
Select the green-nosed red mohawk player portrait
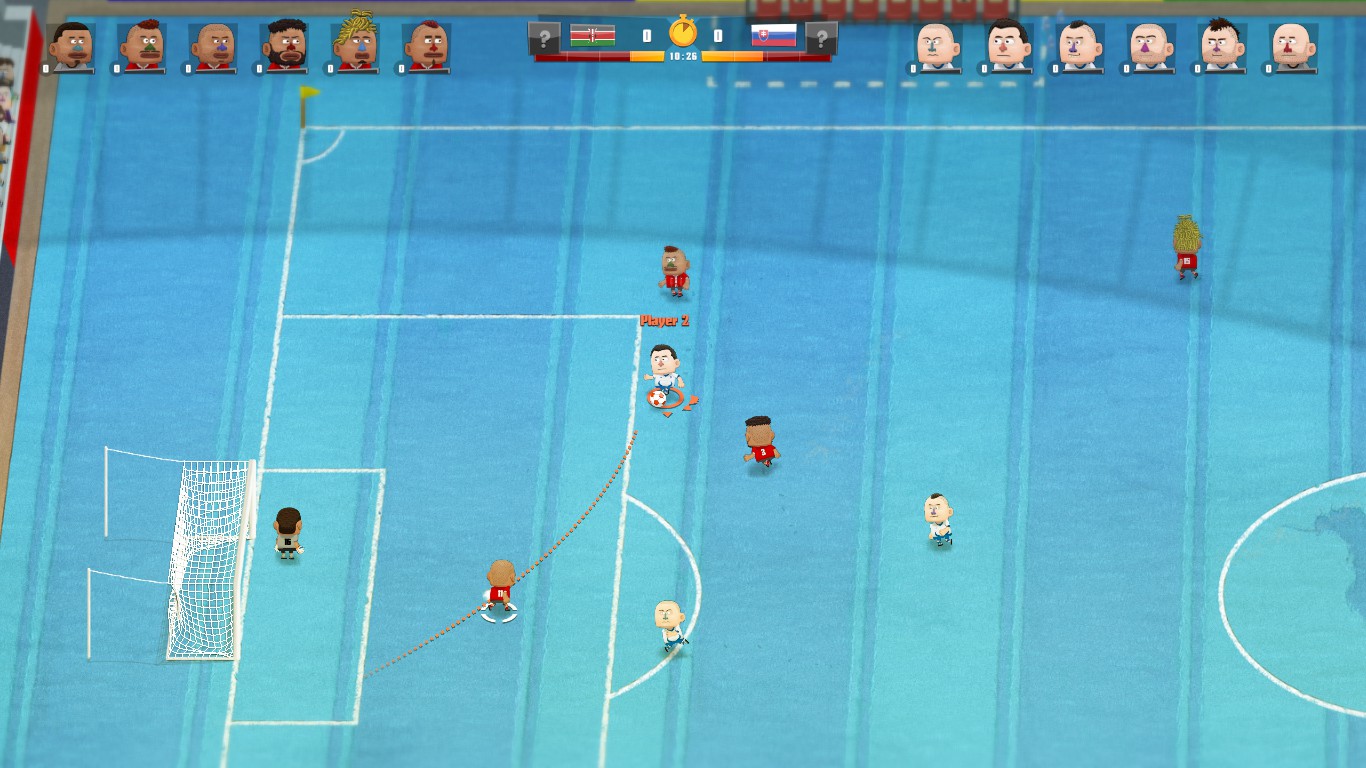pos(142,46)
